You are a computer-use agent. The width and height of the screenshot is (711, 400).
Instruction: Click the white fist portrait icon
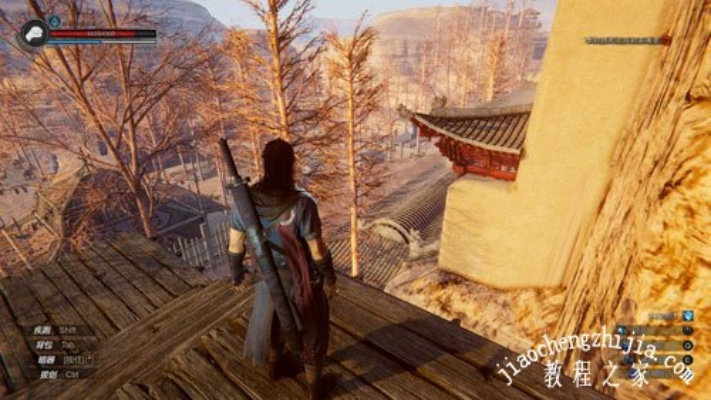[32, 34]
